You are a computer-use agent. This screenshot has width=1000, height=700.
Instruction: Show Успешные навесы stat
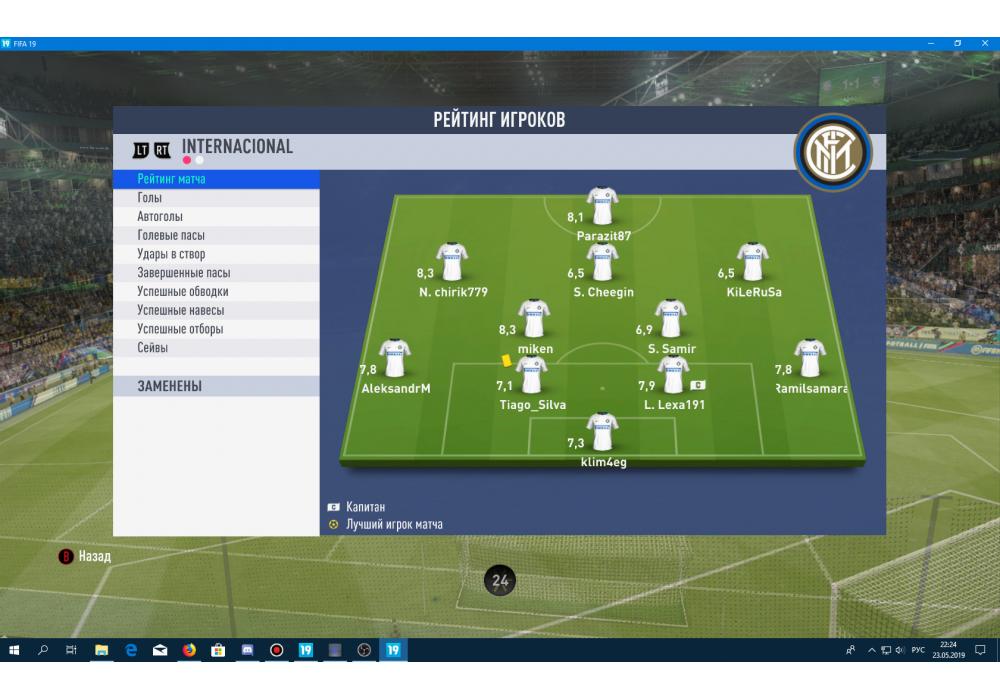click(x=216, y=311)
